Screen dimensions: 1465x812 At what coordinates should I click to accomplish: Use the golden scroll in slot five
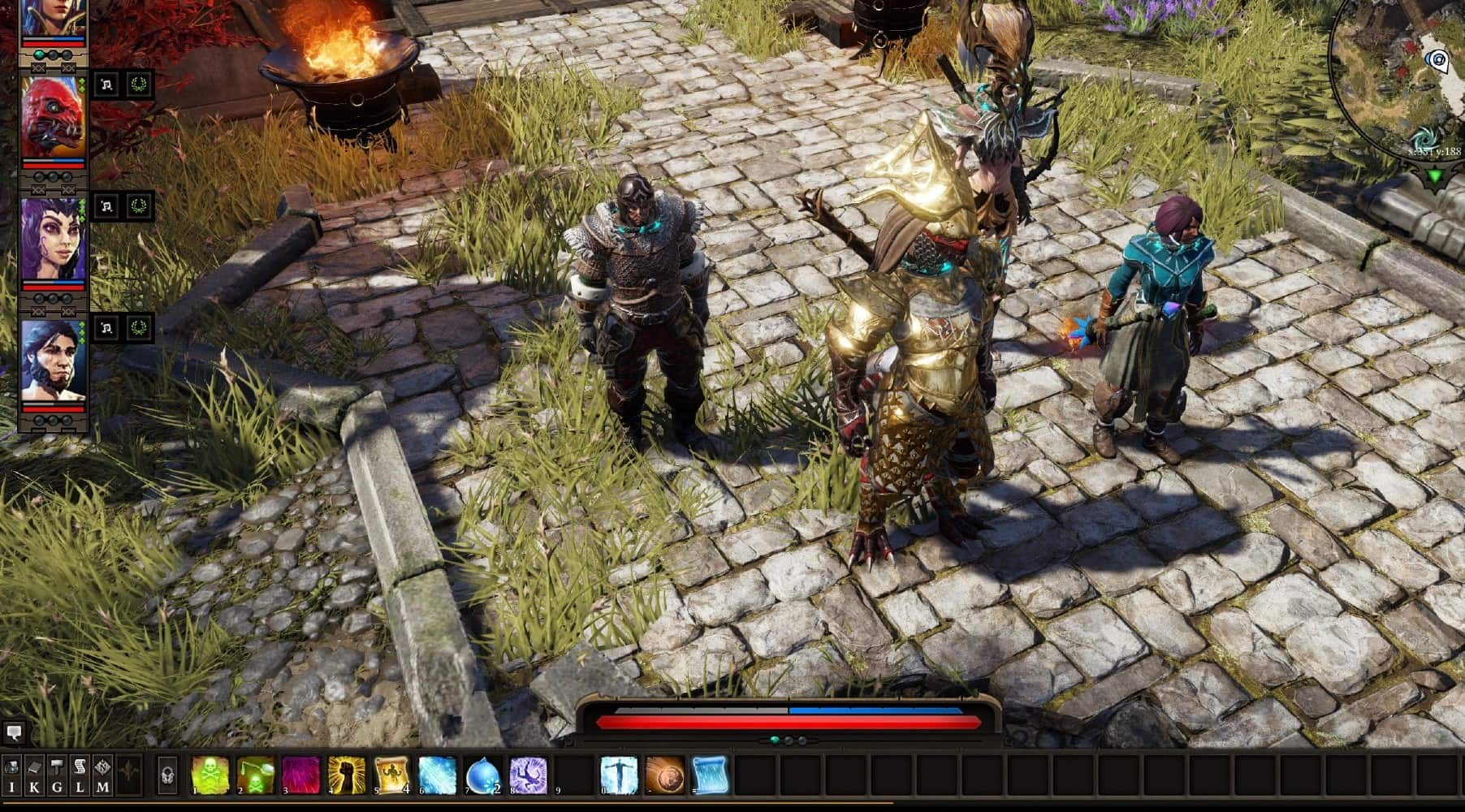392,775
